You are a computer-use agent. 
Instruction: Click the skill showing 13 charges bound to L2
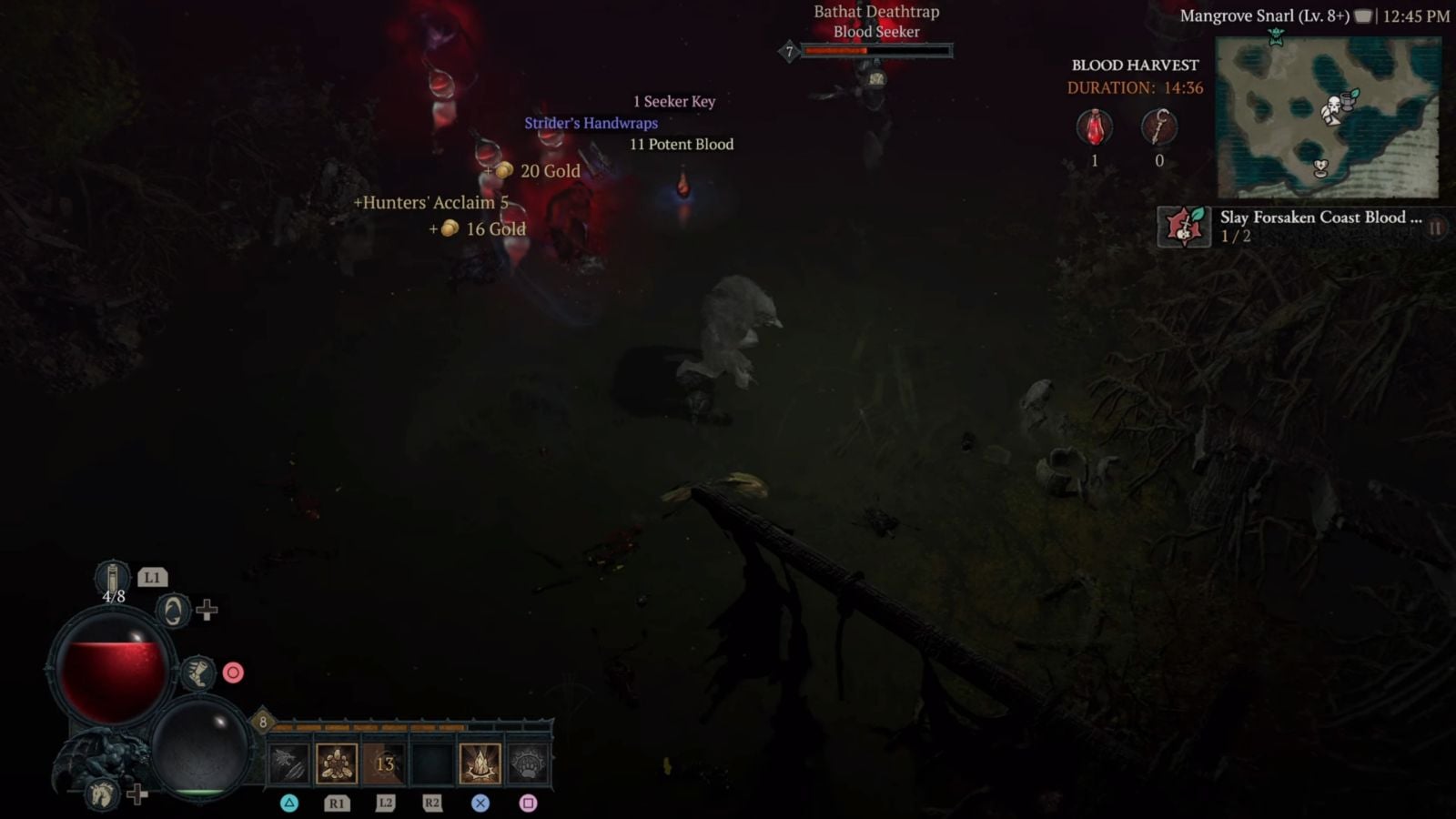point(384,763)
